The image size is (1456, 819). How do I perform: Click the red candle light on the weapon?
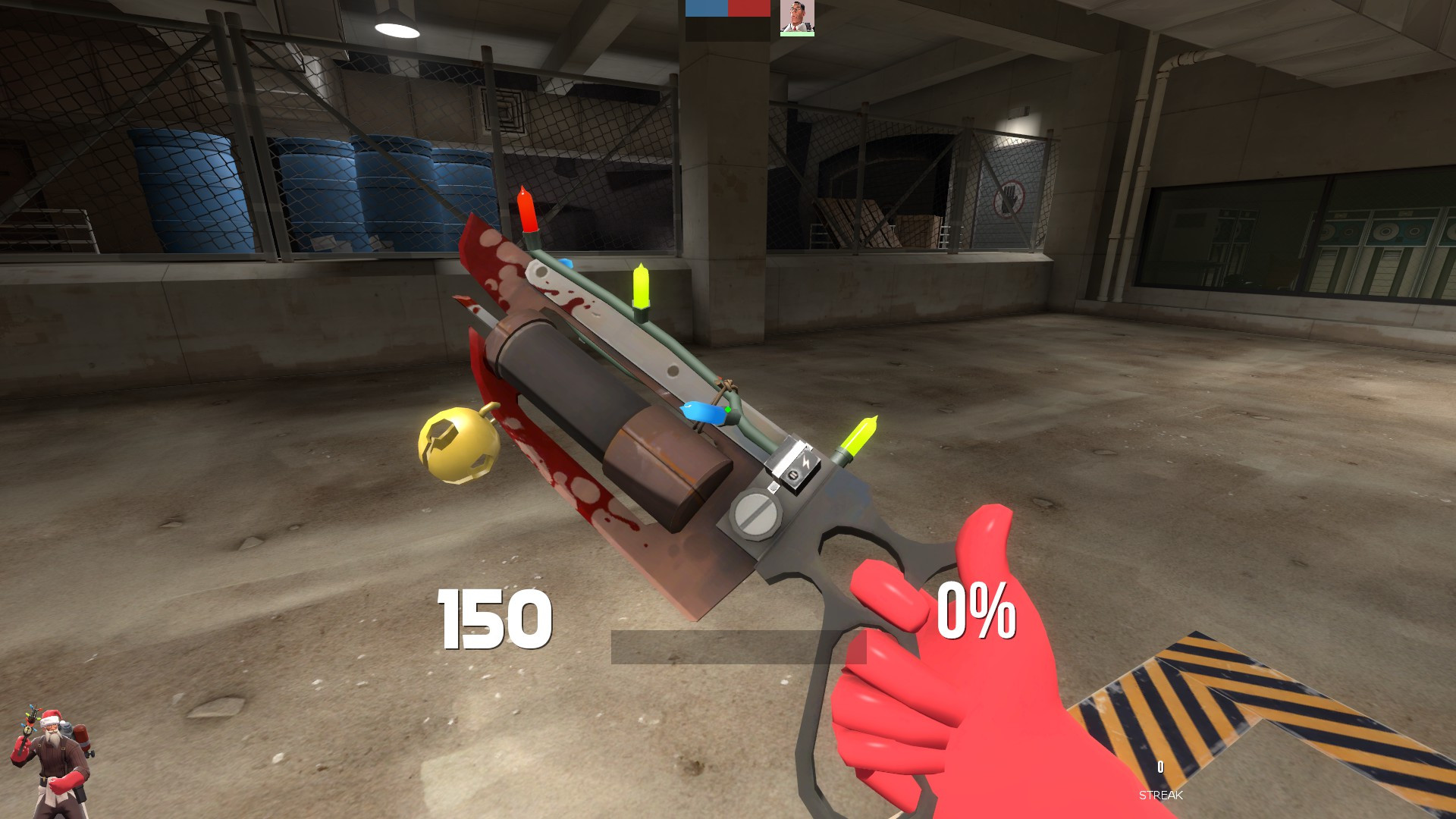coord(526,212)
